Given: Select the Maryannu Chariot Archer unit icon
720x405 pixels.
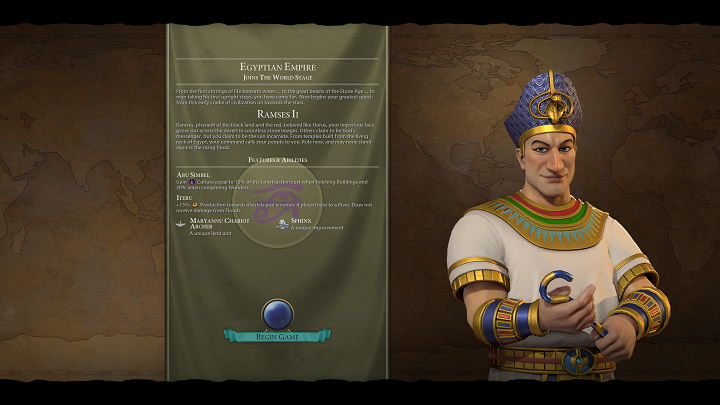Looking at the screenshot, I should [180, 221].
